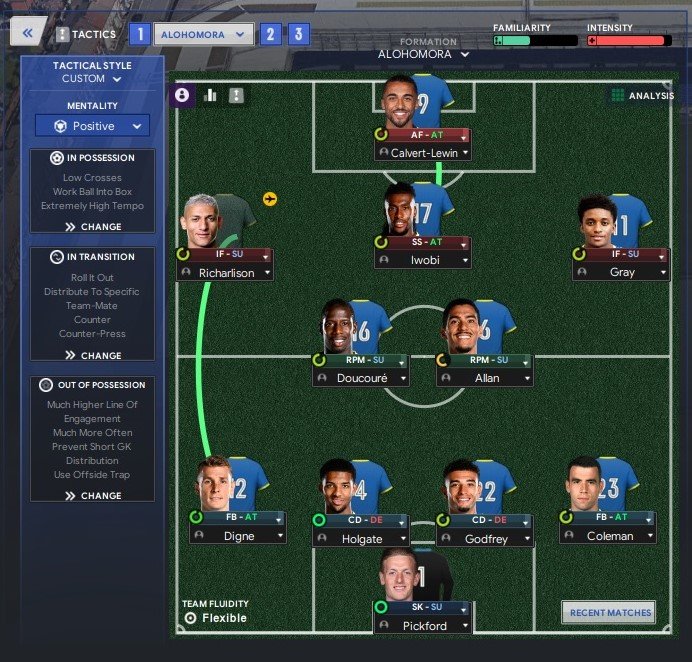Switch to tactic slot 3
Viewport: 692px width, 662px height.
click(298, 34)
